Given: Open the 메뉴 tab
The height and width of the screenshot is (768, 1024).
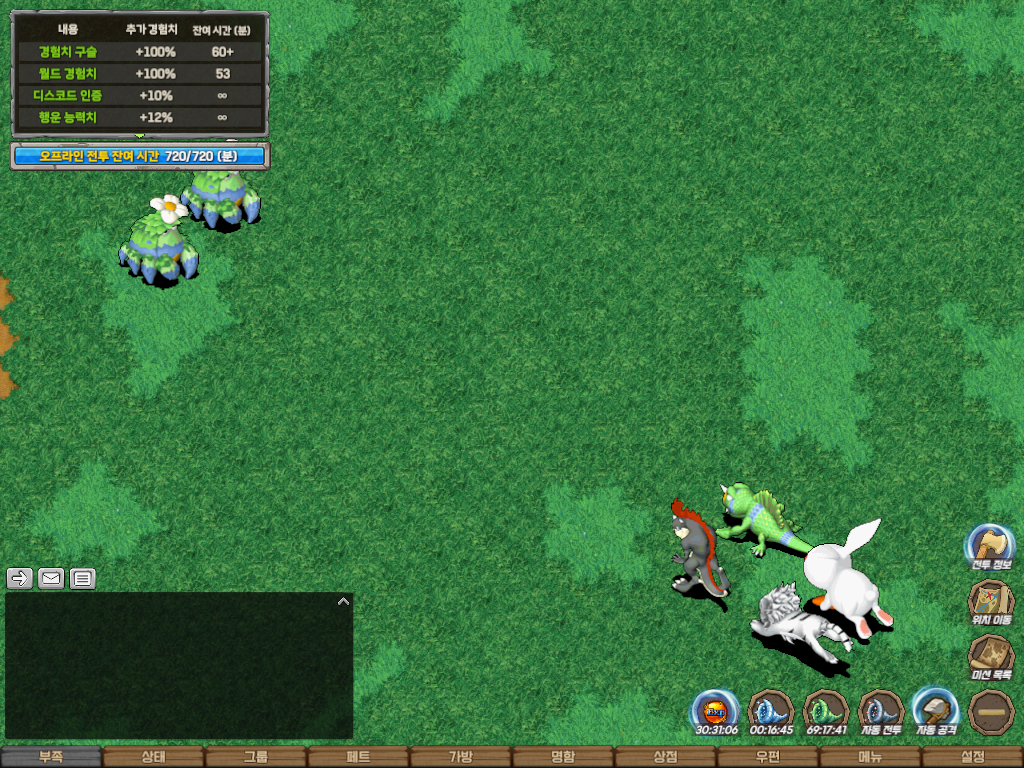Looking at the screenshot, I should point(870,757).
